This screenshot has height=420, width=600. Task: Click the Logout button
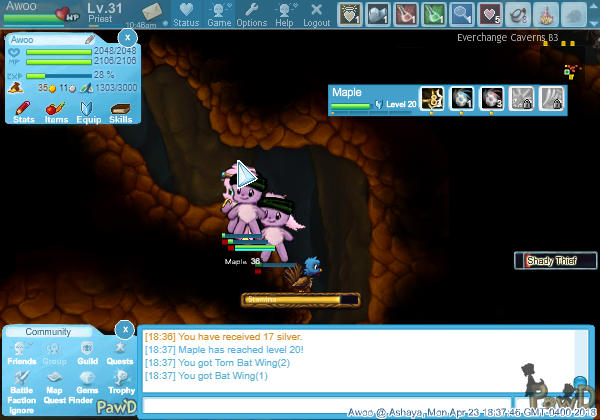[x=316, y=14]
